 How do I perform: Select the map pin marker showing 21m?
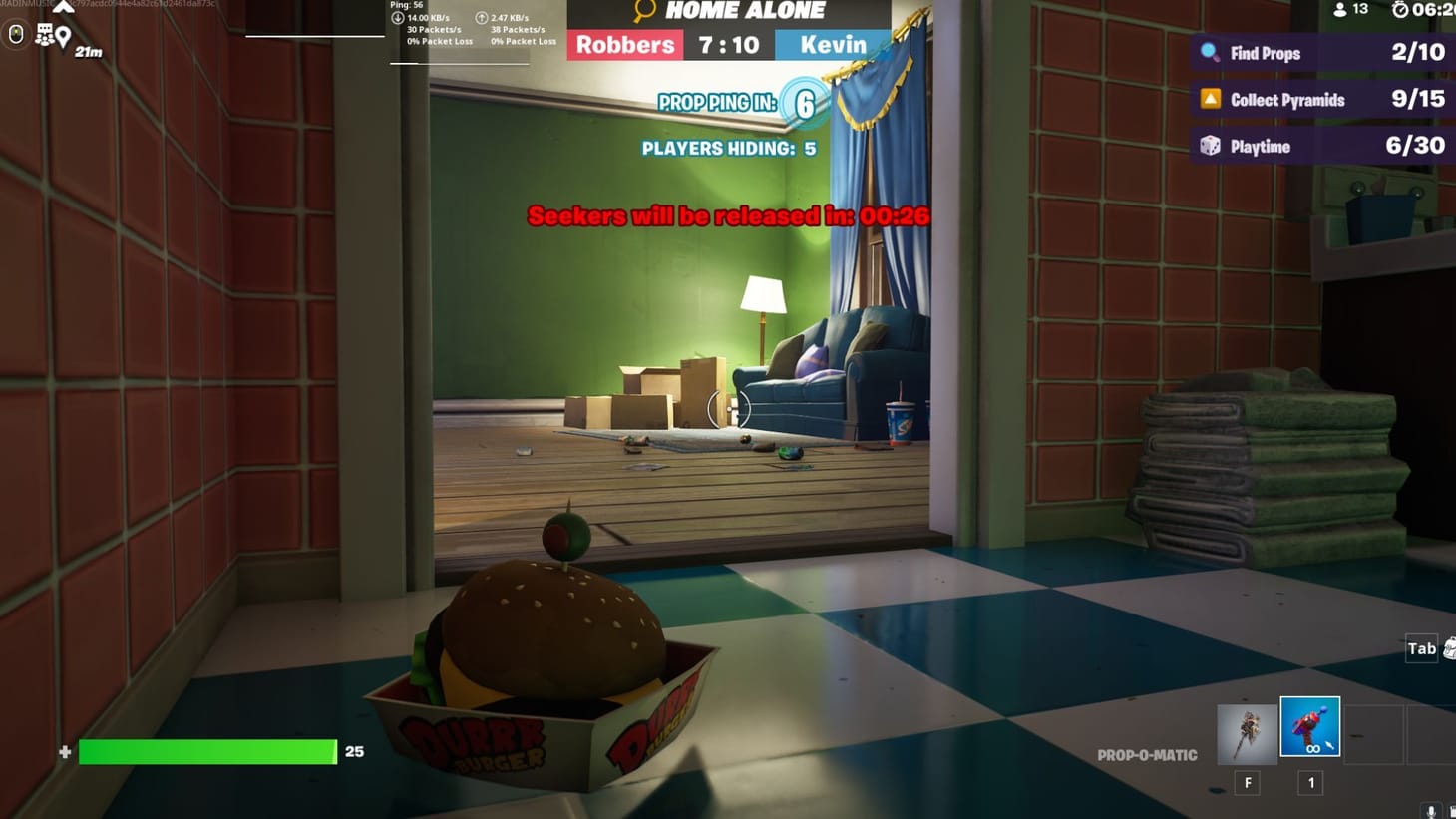[63, 37]
